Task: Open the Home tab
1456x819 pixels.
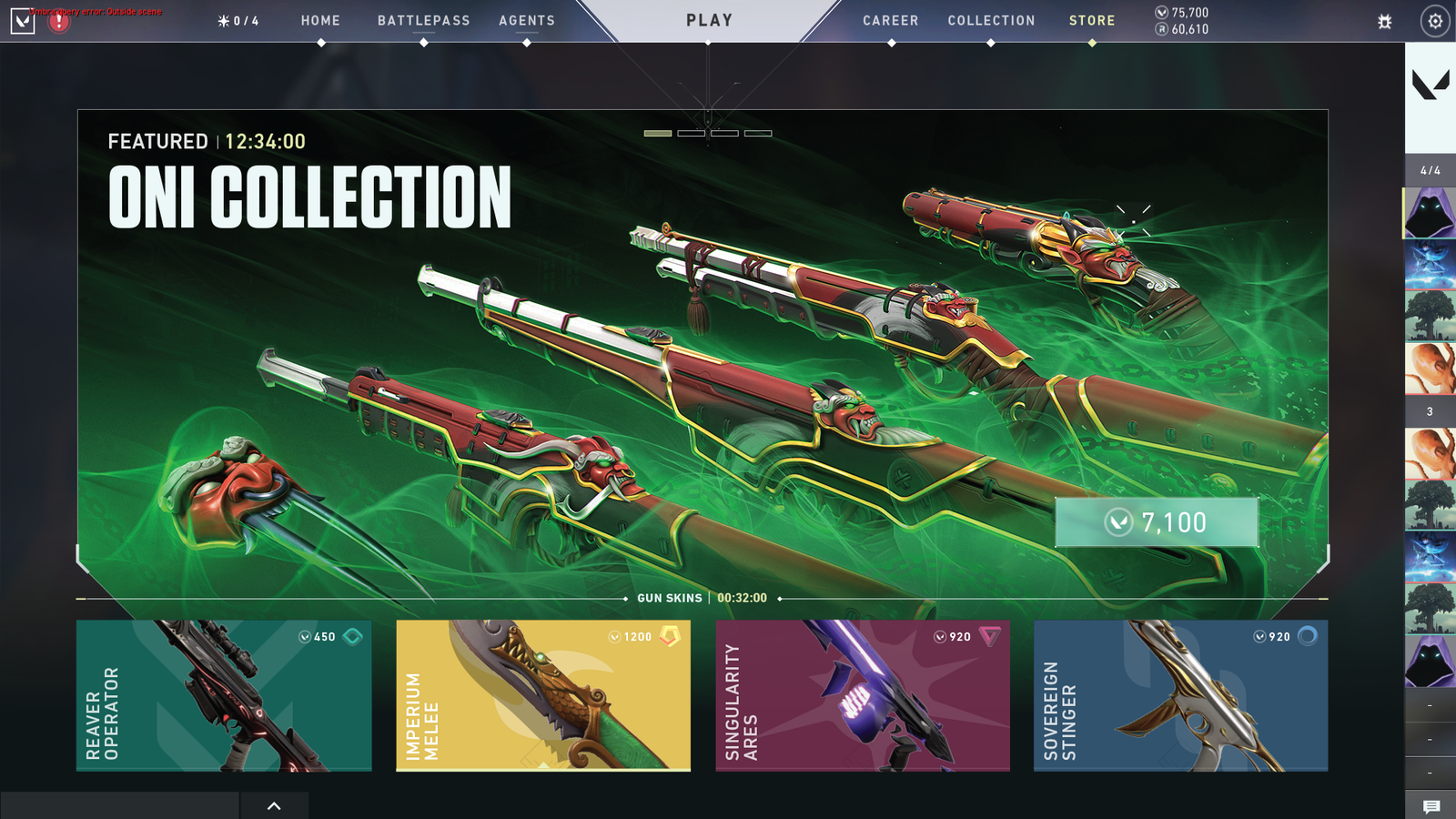Action: pos(320,20)
